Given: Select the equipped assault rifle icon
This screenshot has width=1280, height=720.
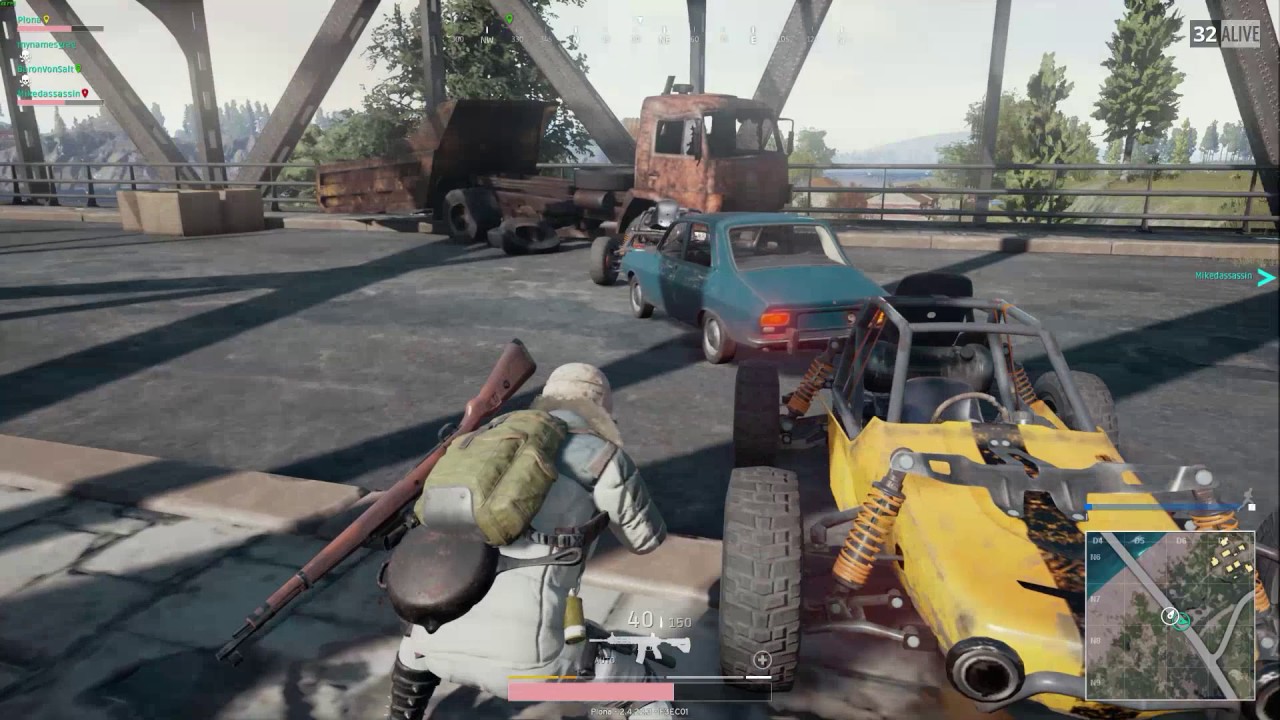Looking at the screenshot, I should [640, 645].
